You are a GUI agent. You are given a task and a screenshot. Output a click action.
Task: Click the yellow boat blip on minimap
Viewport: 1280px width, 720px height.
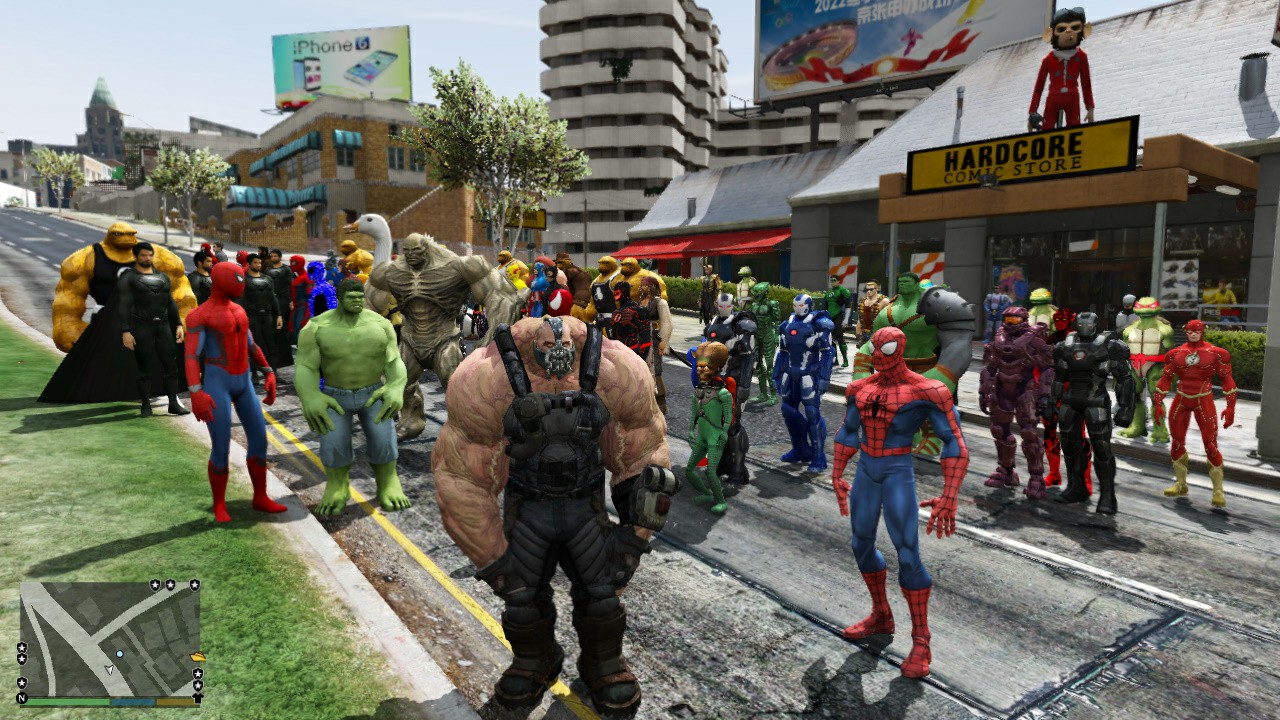click(x=198, y=657)
